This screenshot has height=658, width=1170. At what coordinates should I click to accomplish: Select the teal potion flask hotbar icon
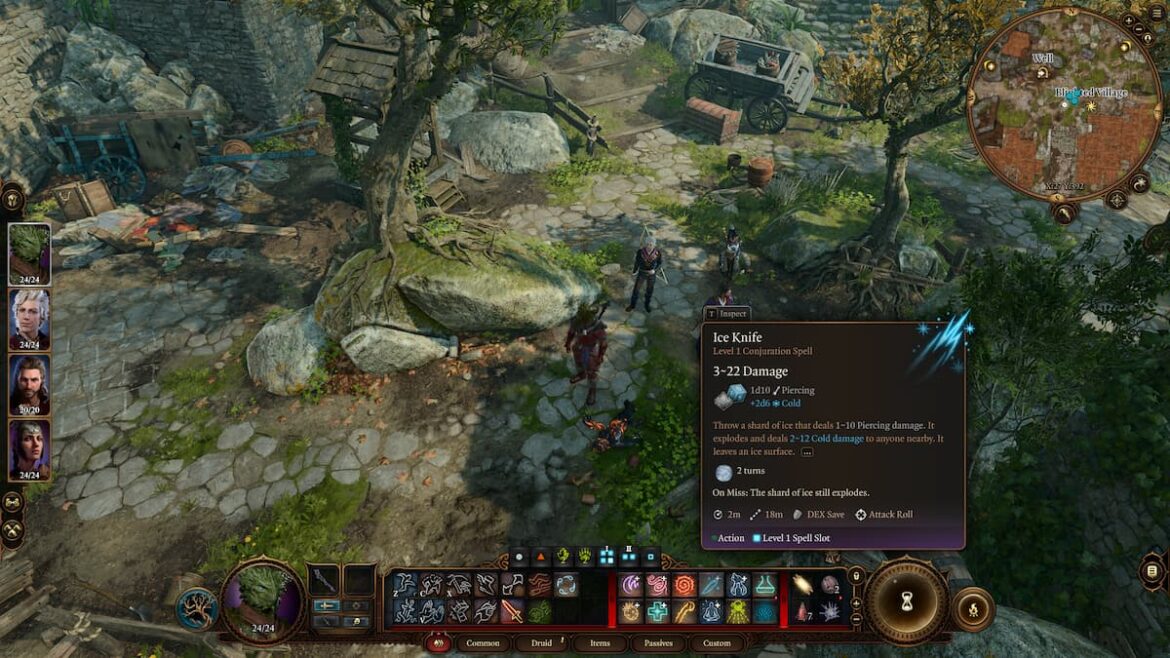[765, 584]
